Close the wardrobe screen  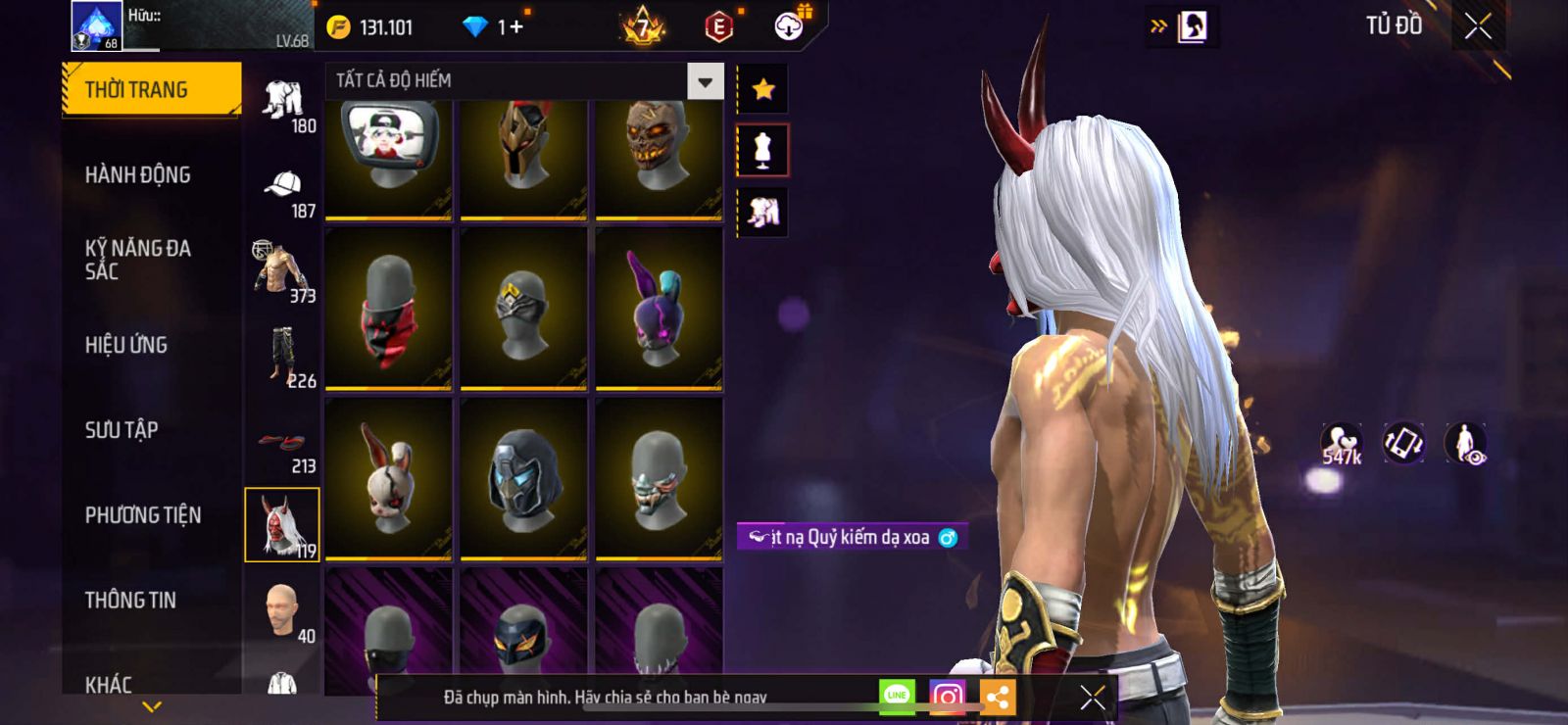pos(1478,26)
